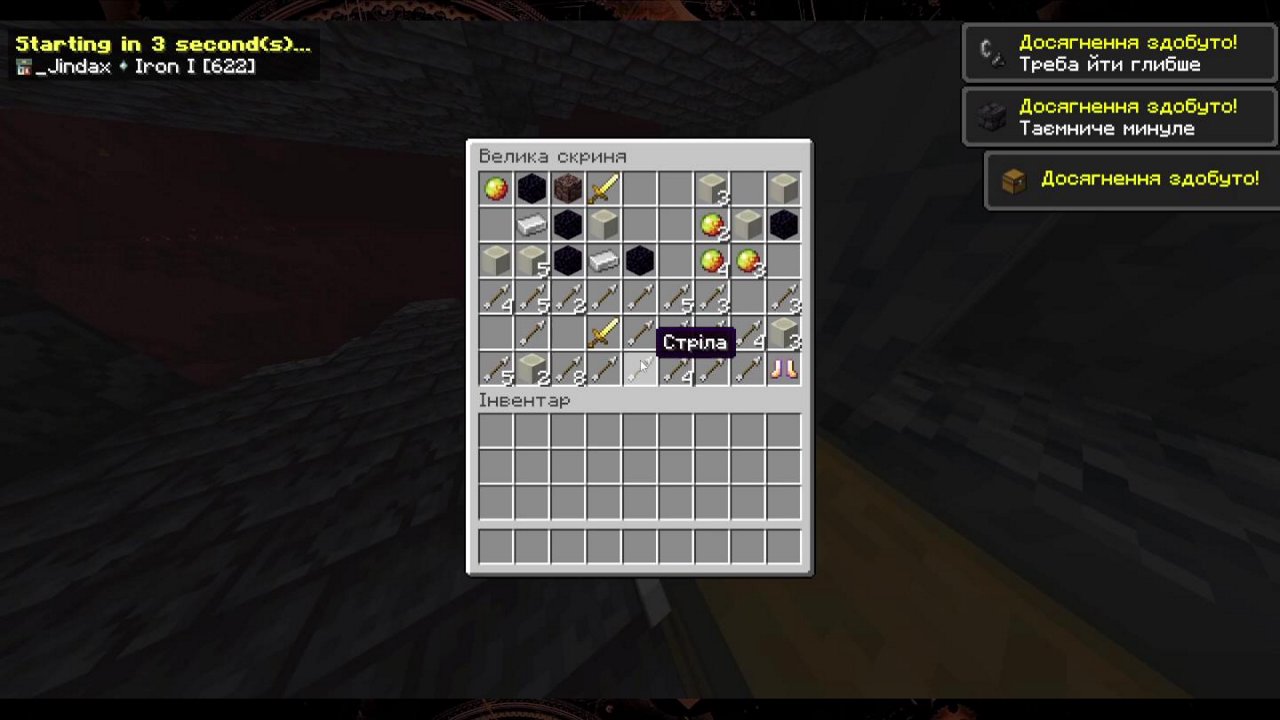
Task: Click the single magma cream without a count
Action: coord(496,189)
